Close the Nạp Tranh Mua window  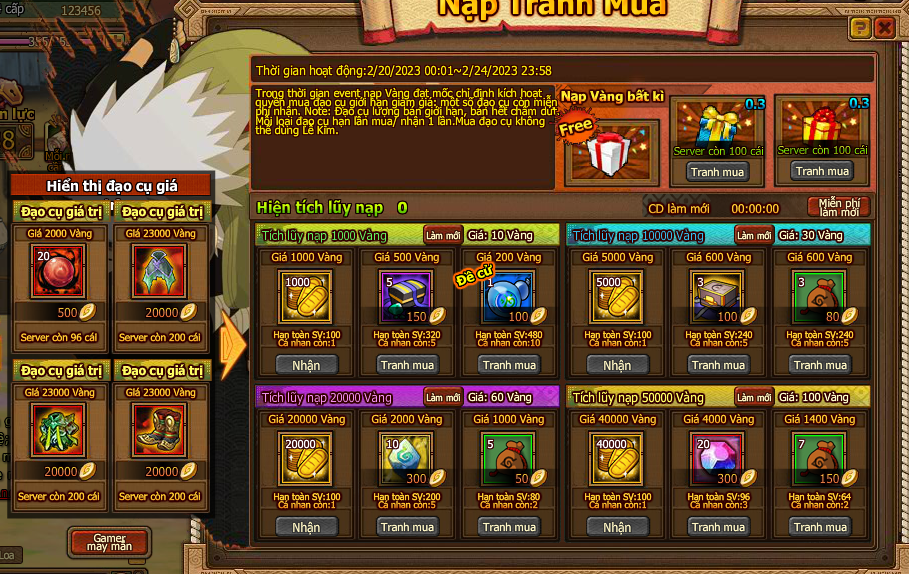[884, 28]
